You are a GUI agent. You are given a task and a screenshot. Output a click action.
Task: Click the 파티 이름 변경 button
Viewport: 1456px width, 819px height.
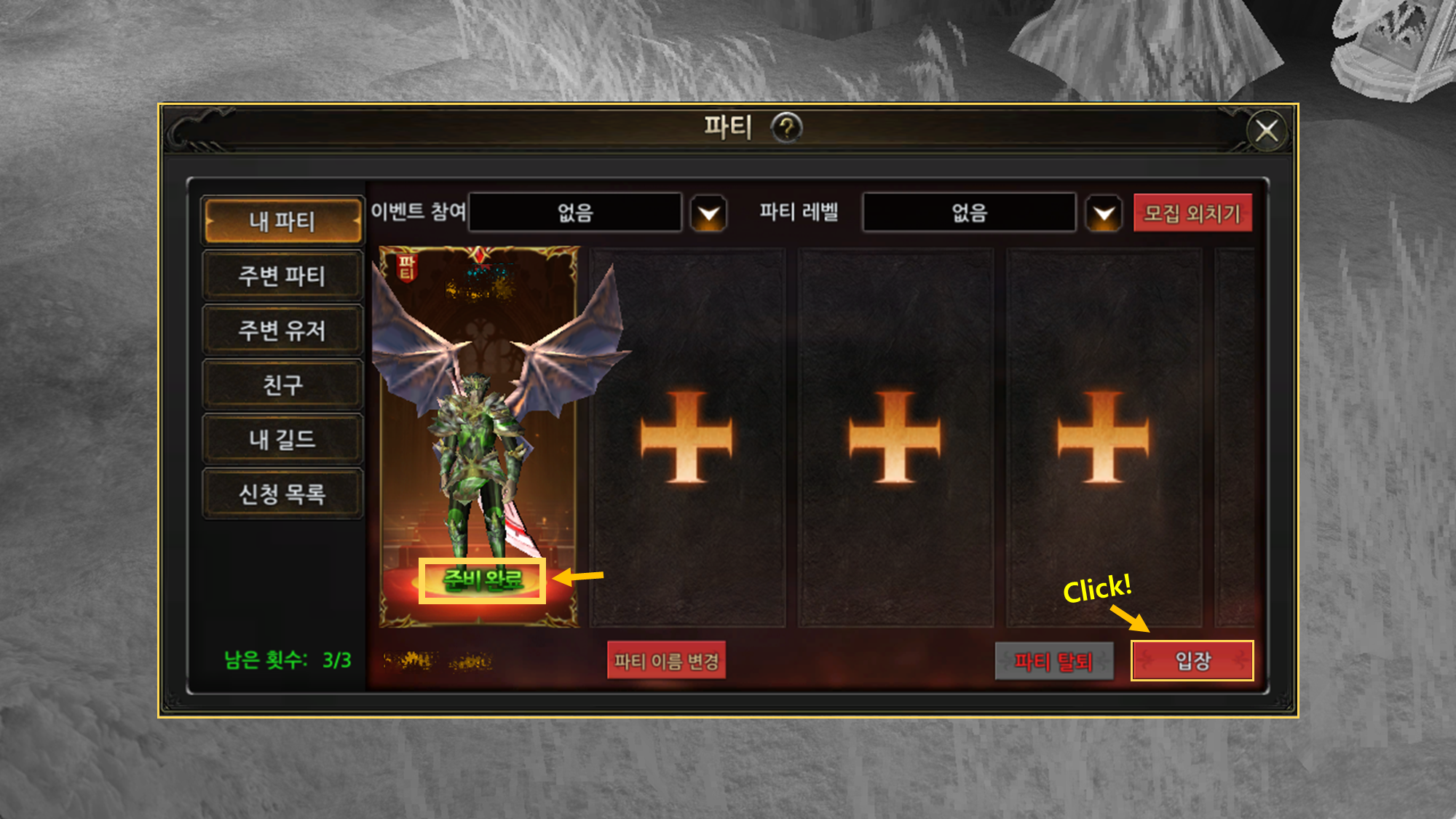pyautogui.click(x=666, y=661)
